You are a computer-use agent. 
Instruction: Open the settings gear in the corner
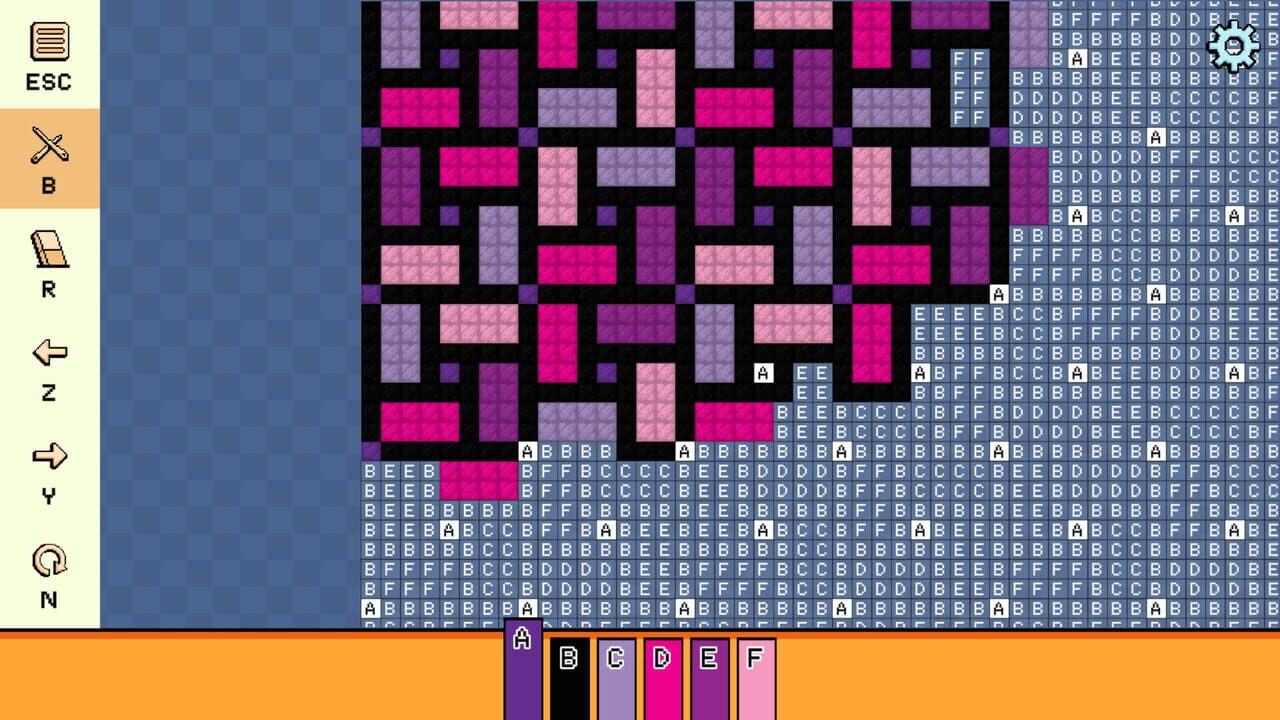coord(1232,45)
